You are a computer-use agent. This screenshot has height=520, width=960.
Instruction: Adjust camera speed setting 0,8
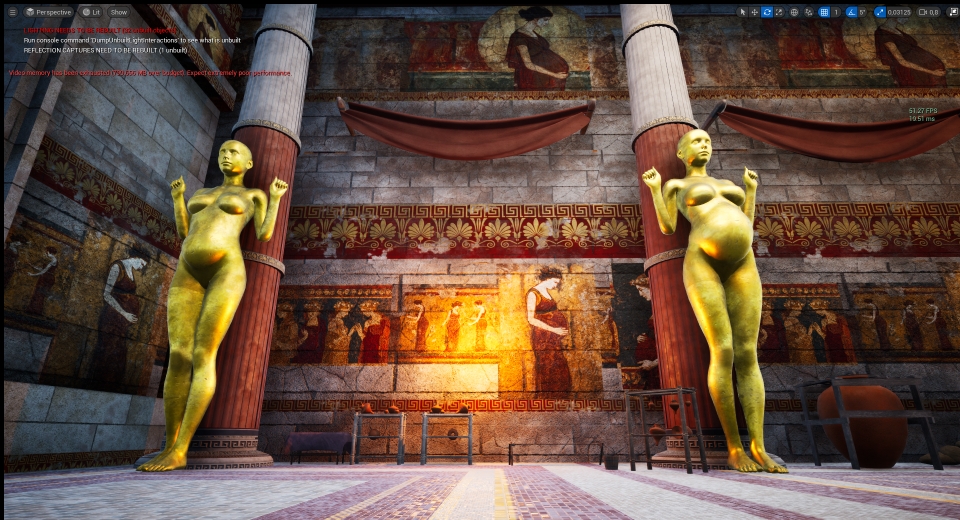[929, 12]
